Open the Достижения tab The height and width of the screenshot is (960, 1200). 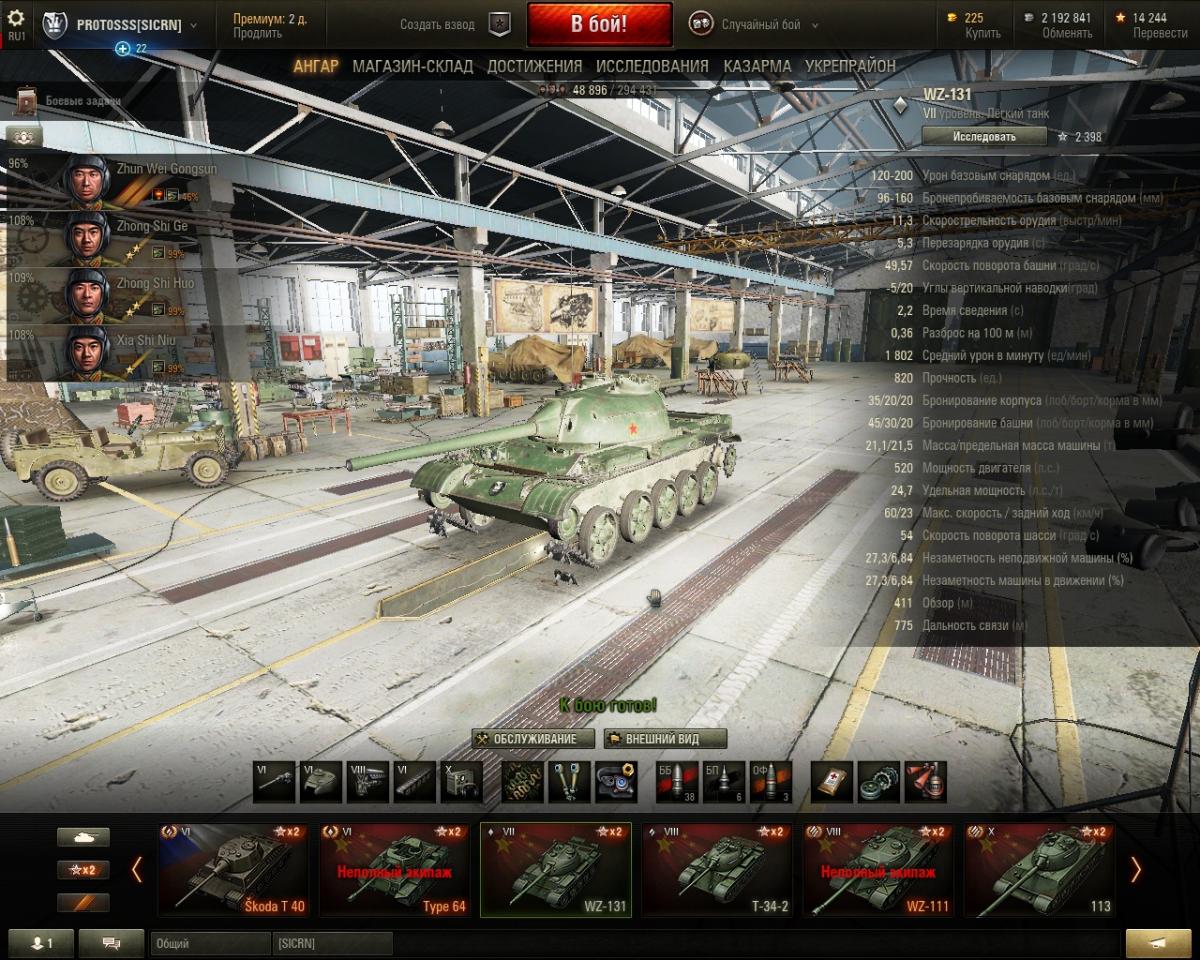pos(534,66)
